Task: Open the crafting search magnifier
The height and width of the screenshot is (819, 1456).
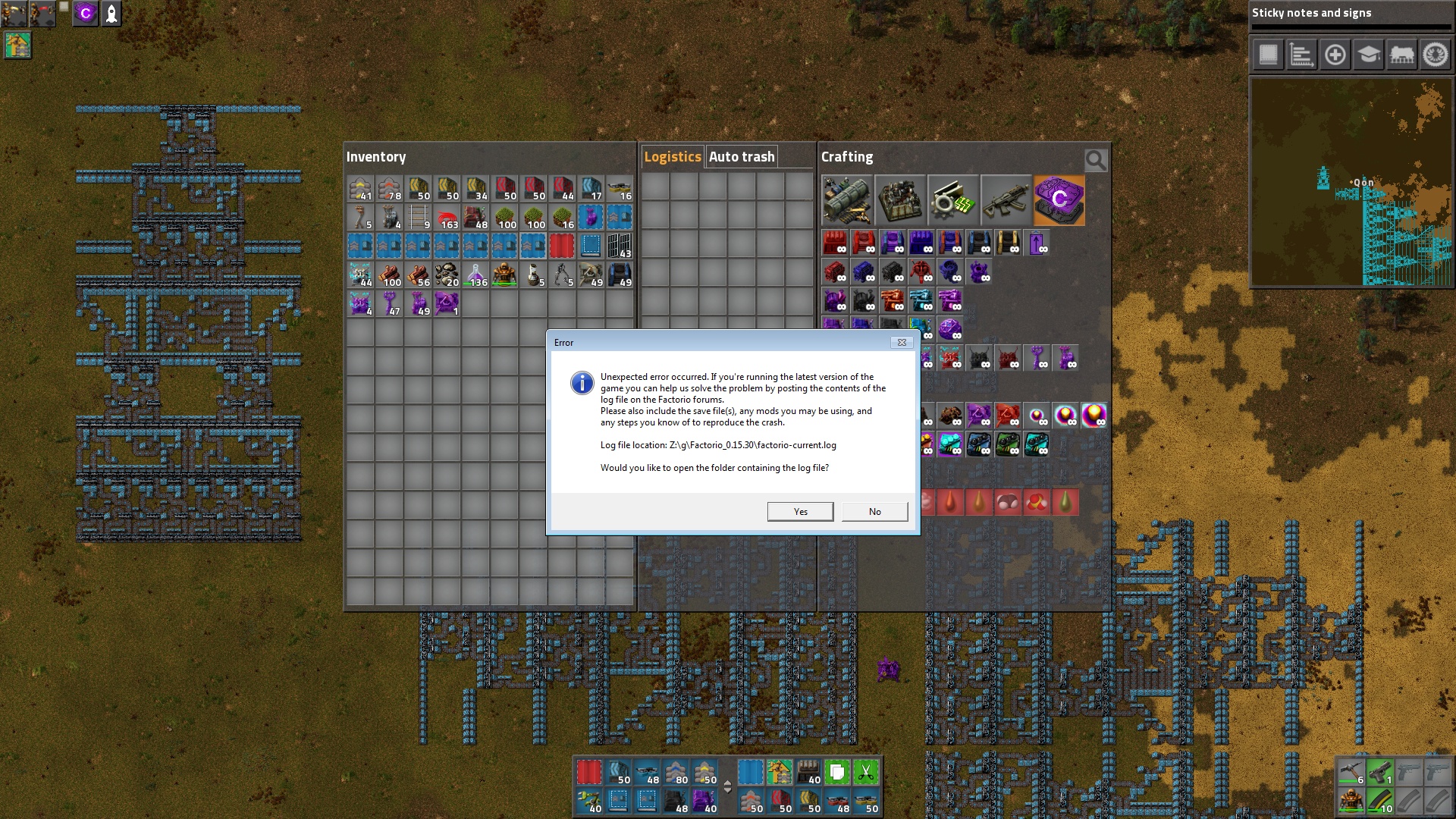Action: click(1095, 160)
